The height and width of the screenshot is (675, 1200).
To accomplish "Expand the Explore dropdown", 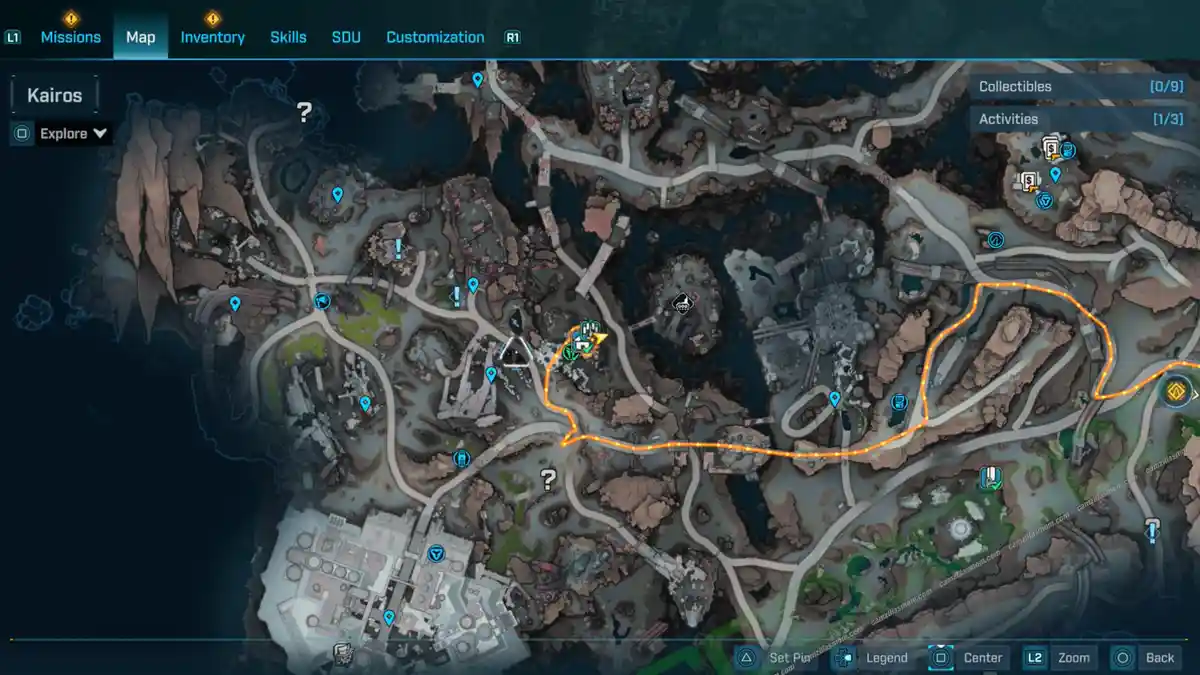I will pyautogui.click(x=73, y=133).
